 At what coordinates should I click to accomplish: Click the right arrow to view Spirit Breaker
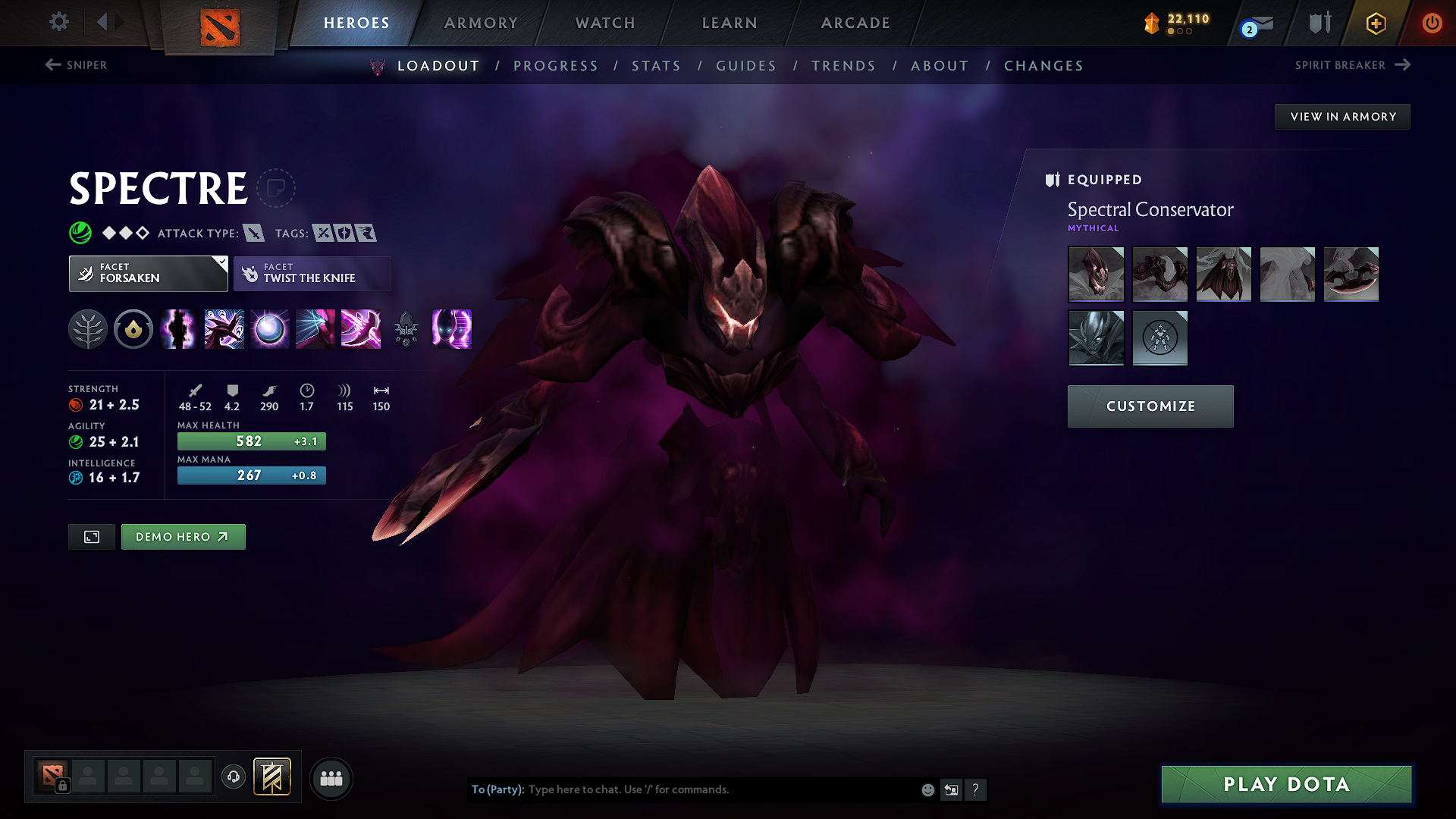click(1402, 65)
